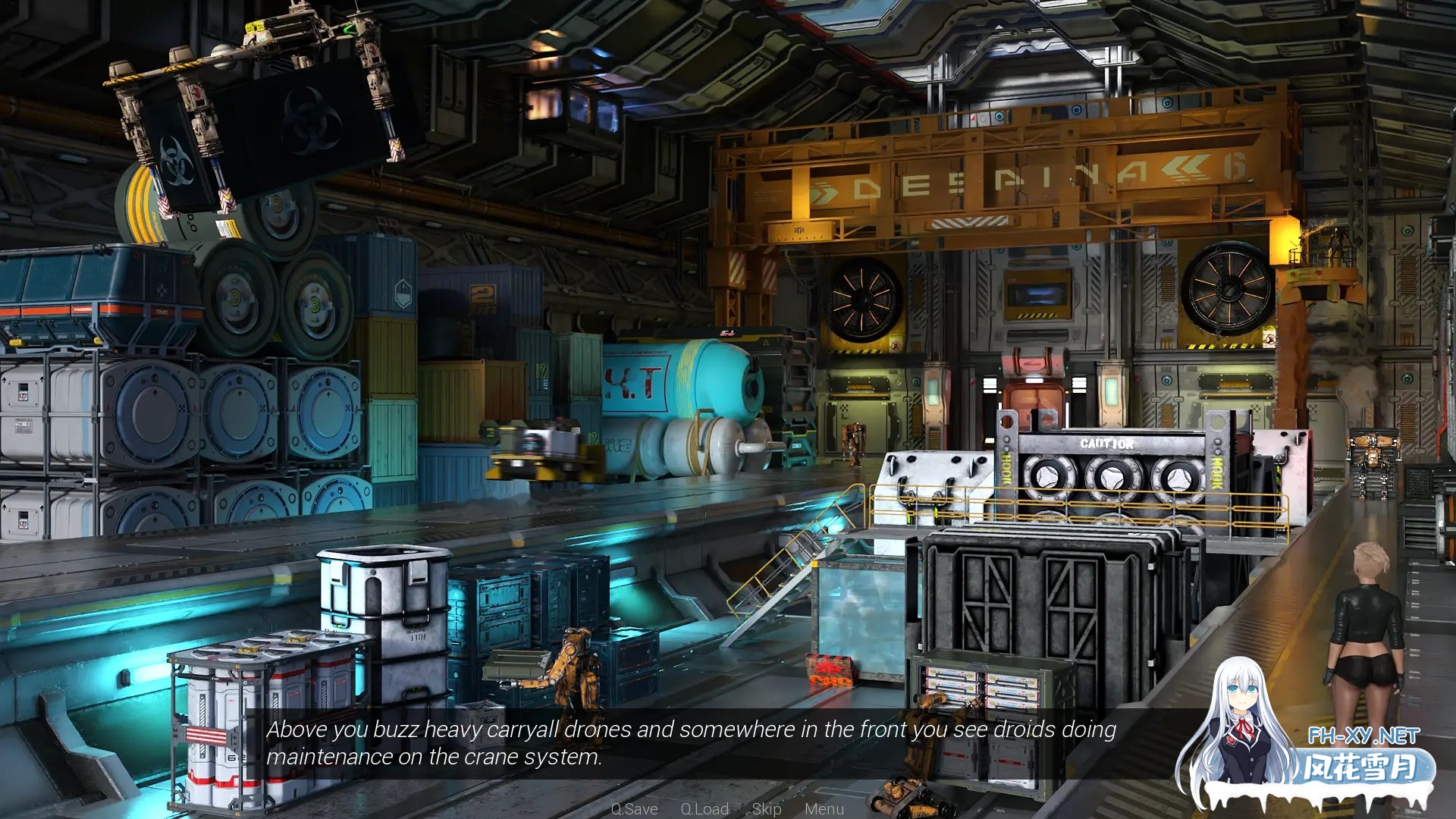Advance the narration text box
The height and width of the screenshot is (819, 1456).
pyautogui.click(x=690, y=743)
